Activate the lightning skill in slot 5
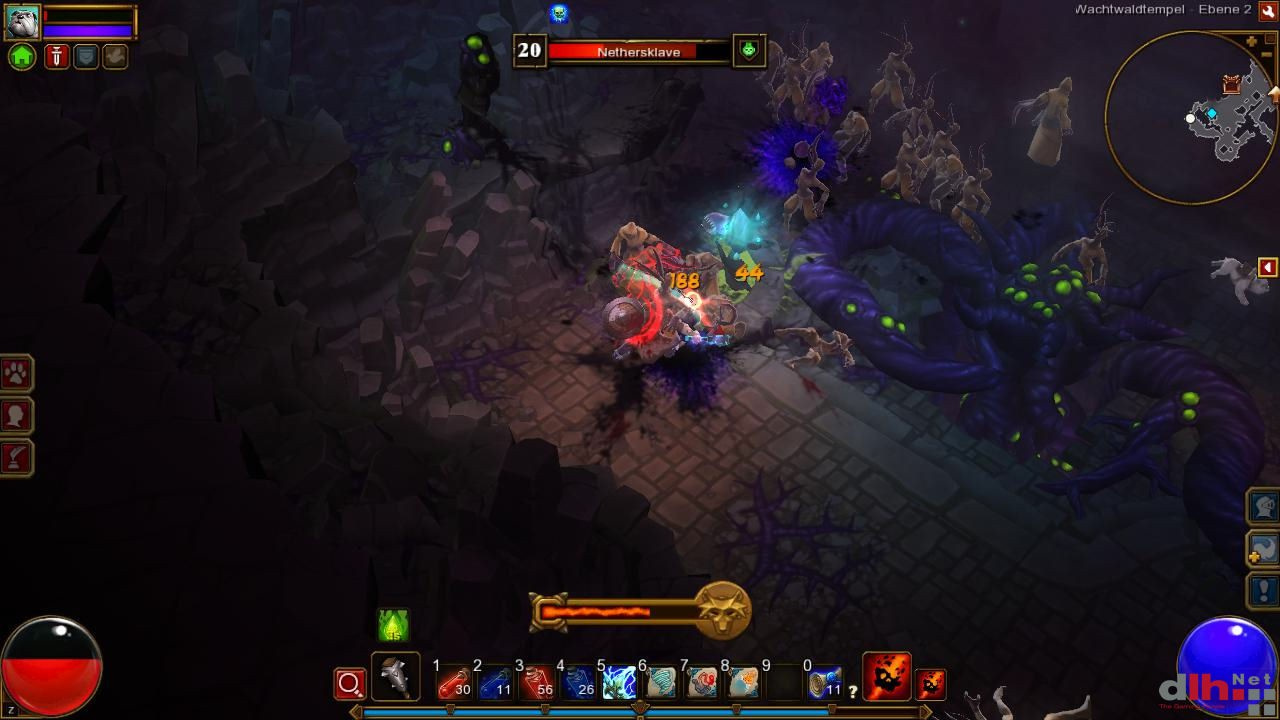This screenshot has height=720, width=1280. click(619, 683)
